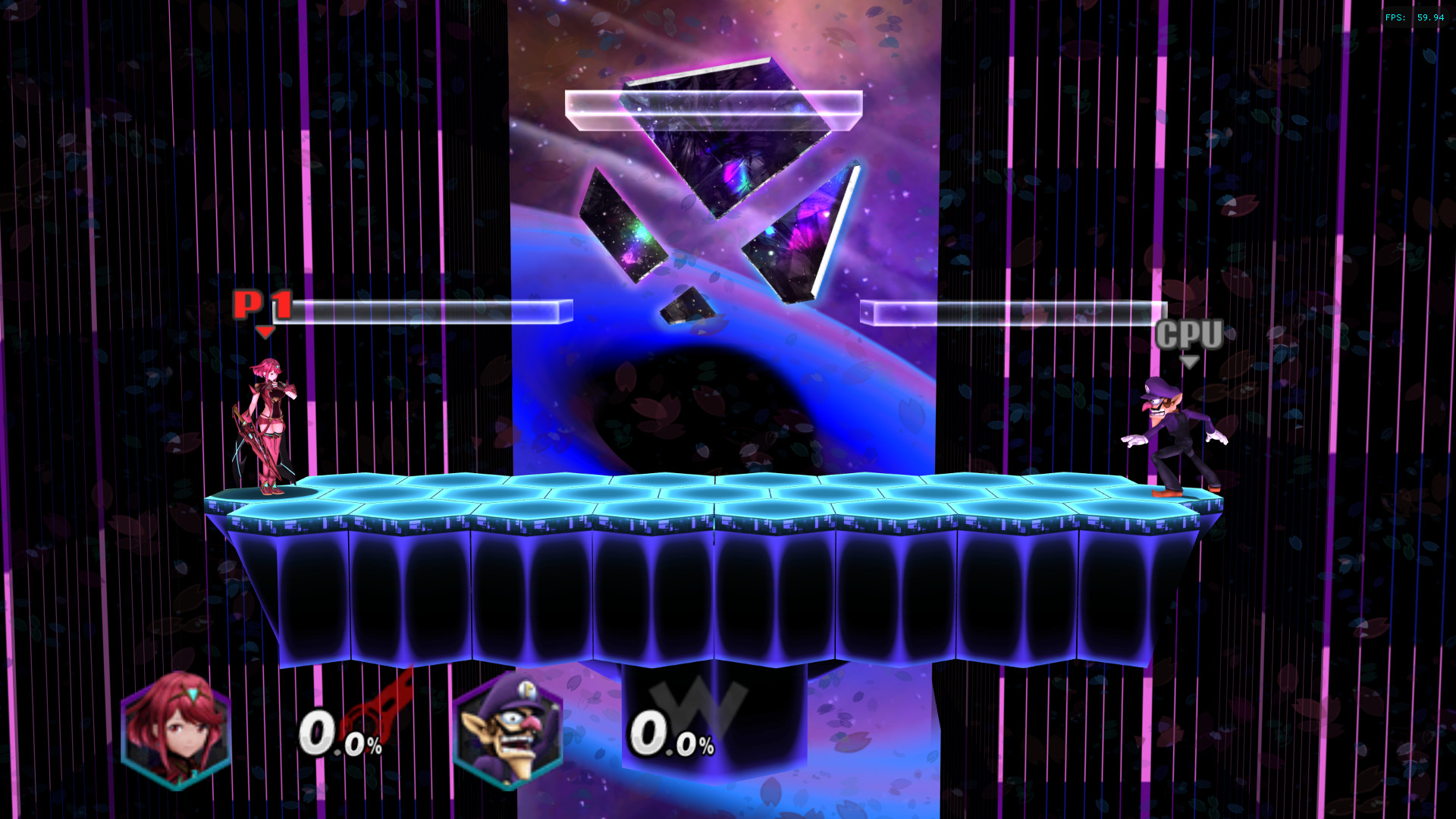Toggle Waluigi's 0.0% damage readout
This screenshot has width=1456, height=819.
pos(671,736)
